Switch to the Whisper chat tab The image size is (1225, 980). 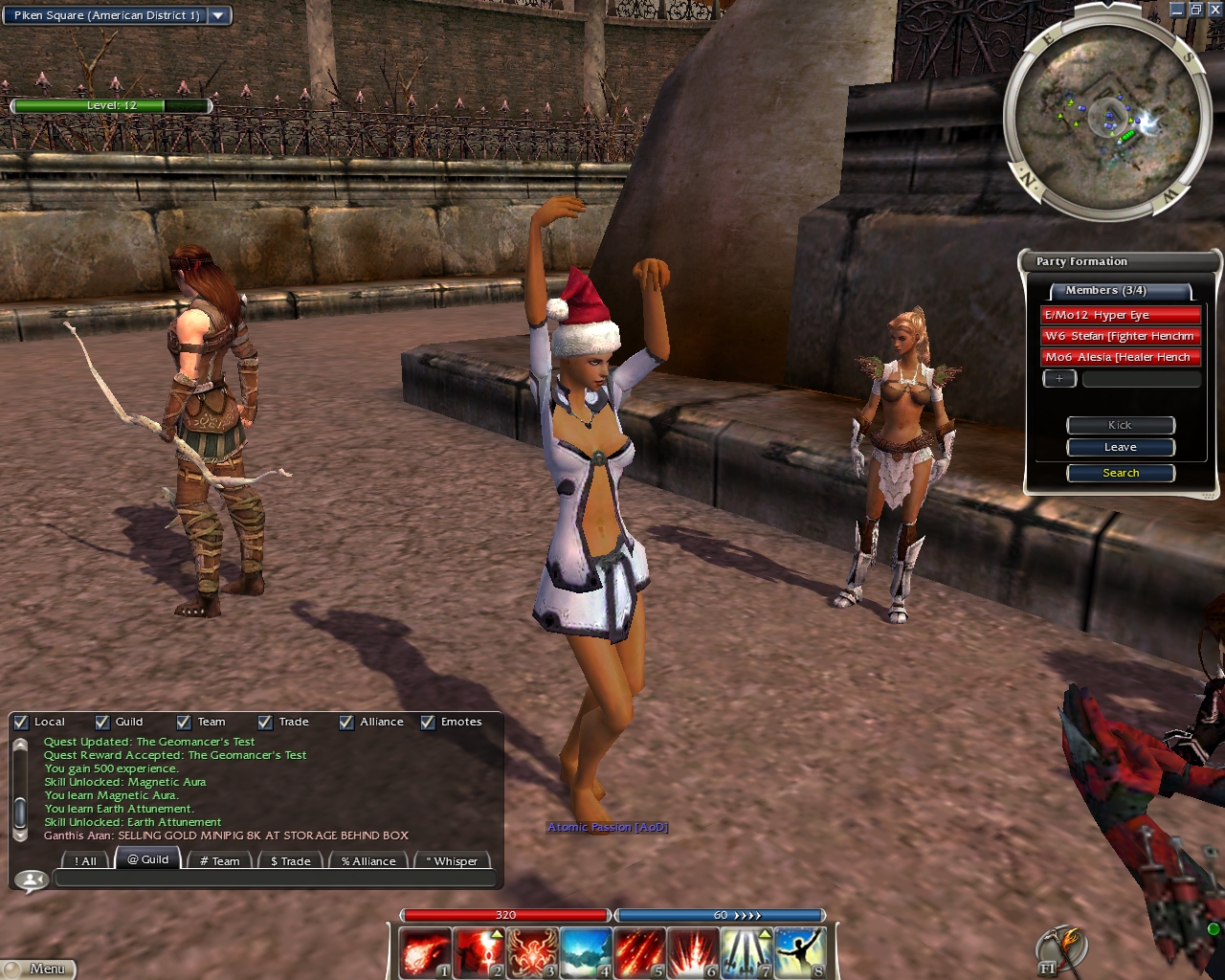tap(452, 861)
